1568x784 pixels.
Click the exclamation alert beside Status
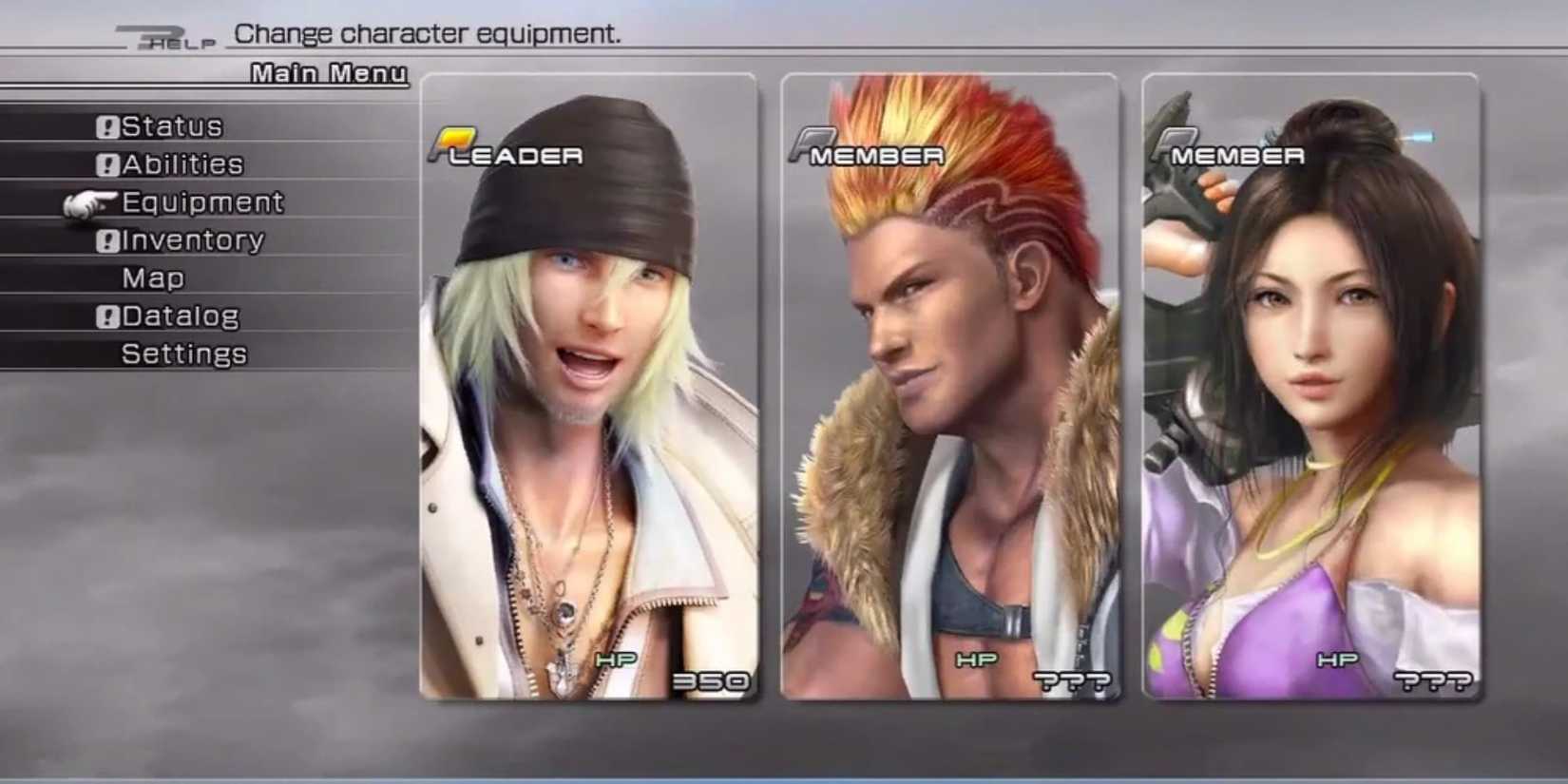[107, 125]
